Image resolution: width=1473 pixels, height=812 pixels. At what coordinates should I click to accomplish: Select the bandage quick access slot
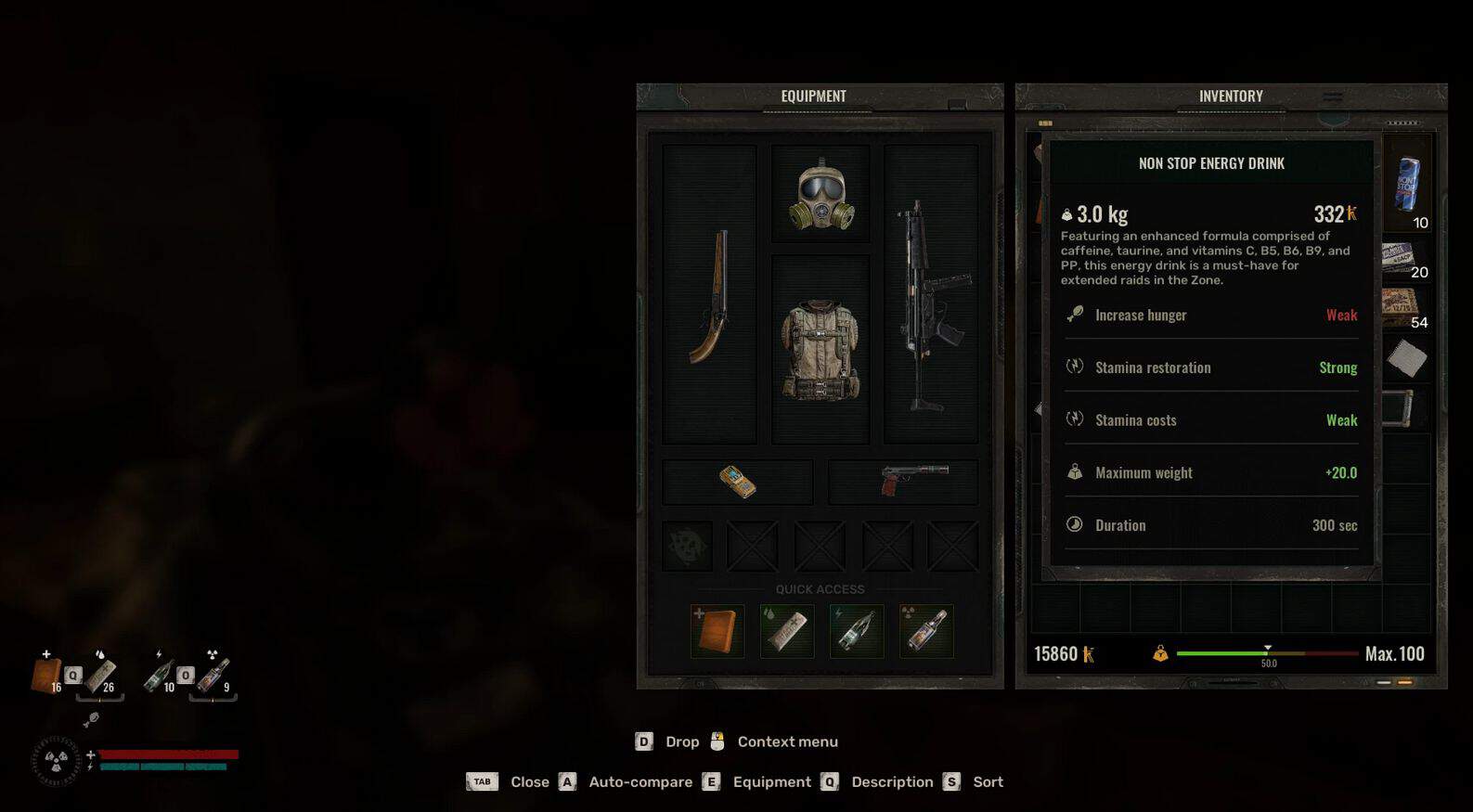pyautogui.click(x=787, y=631)
